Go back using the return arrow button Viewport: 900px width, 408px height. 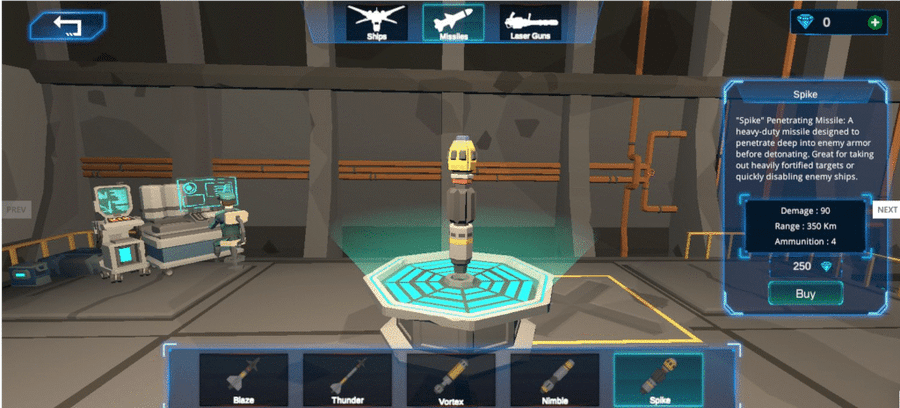tap(68, 25)
